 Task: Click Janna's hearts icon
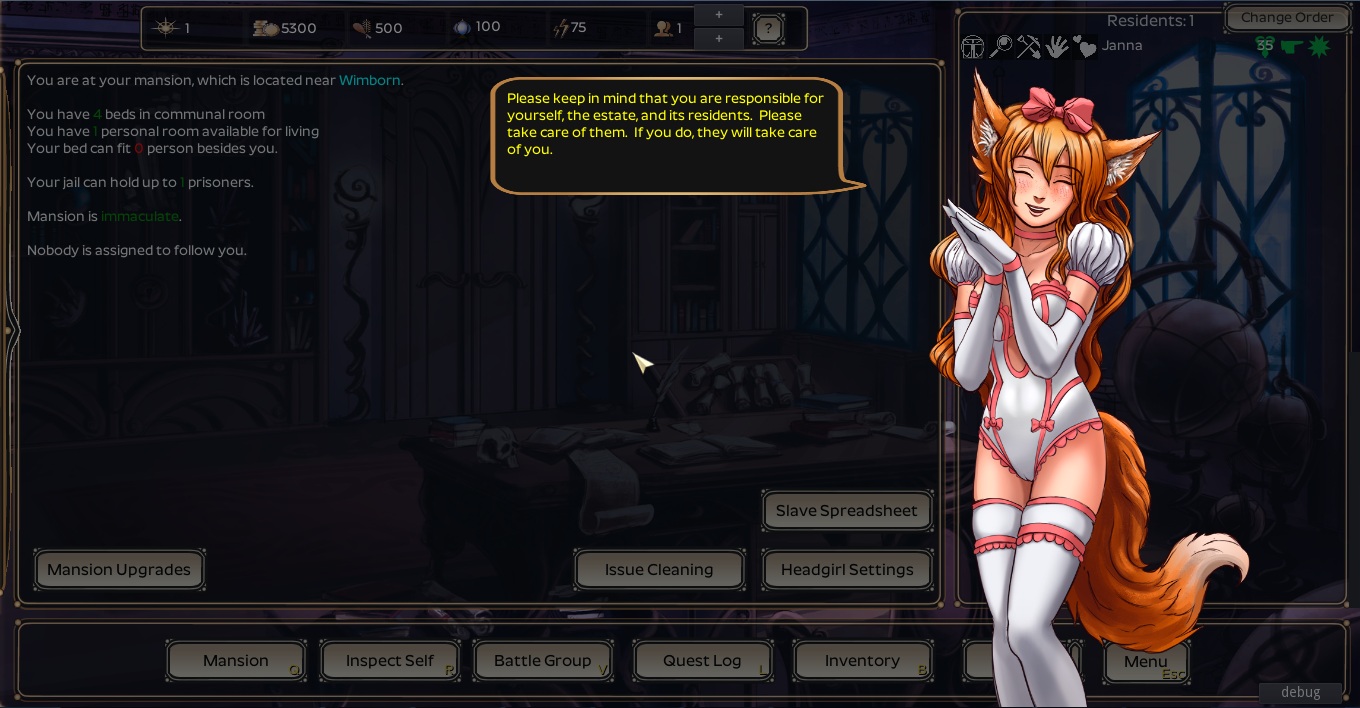pos(1084,46)
